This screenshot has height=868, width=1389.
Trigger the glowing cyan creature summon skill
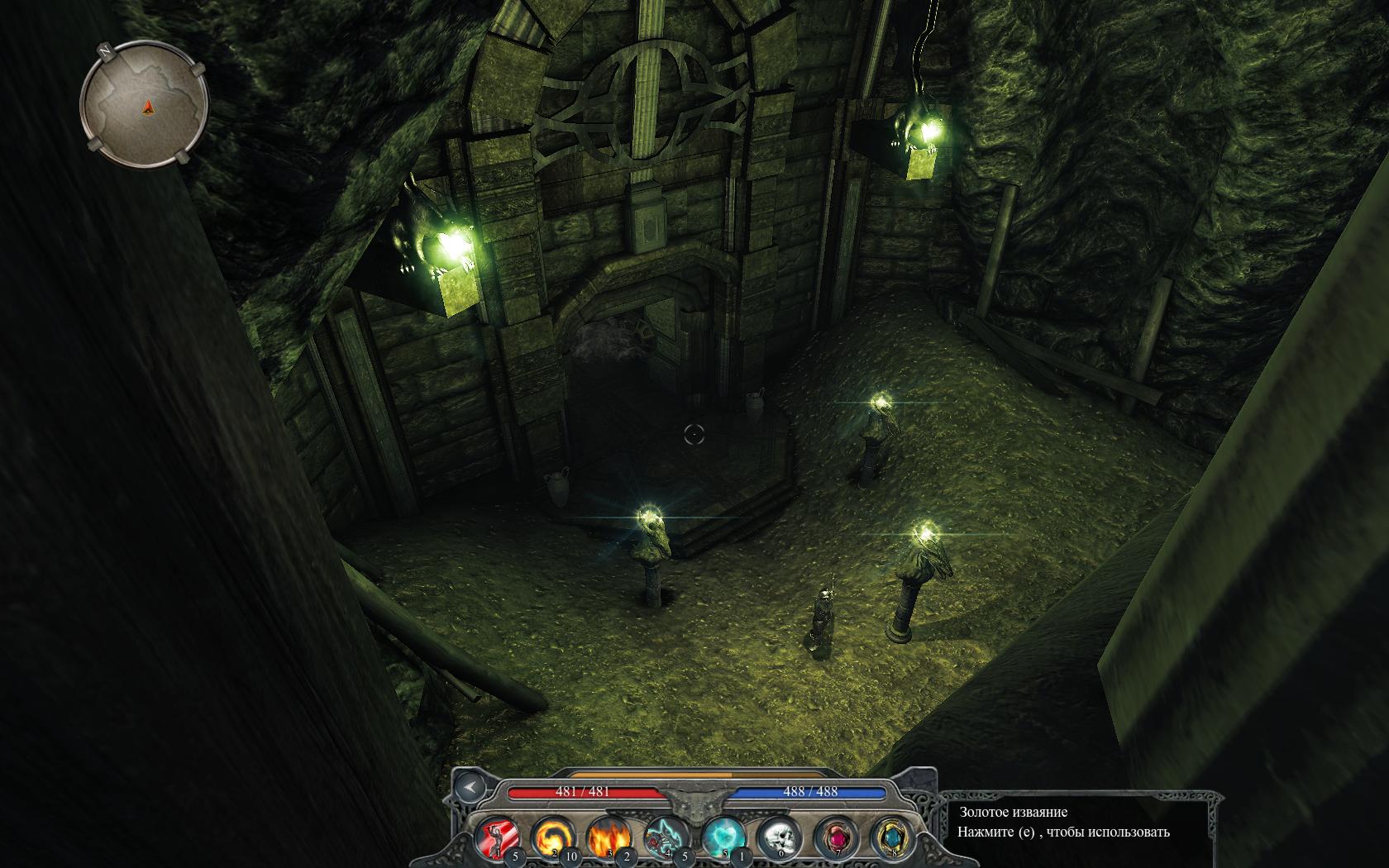[x=666, y=837]
